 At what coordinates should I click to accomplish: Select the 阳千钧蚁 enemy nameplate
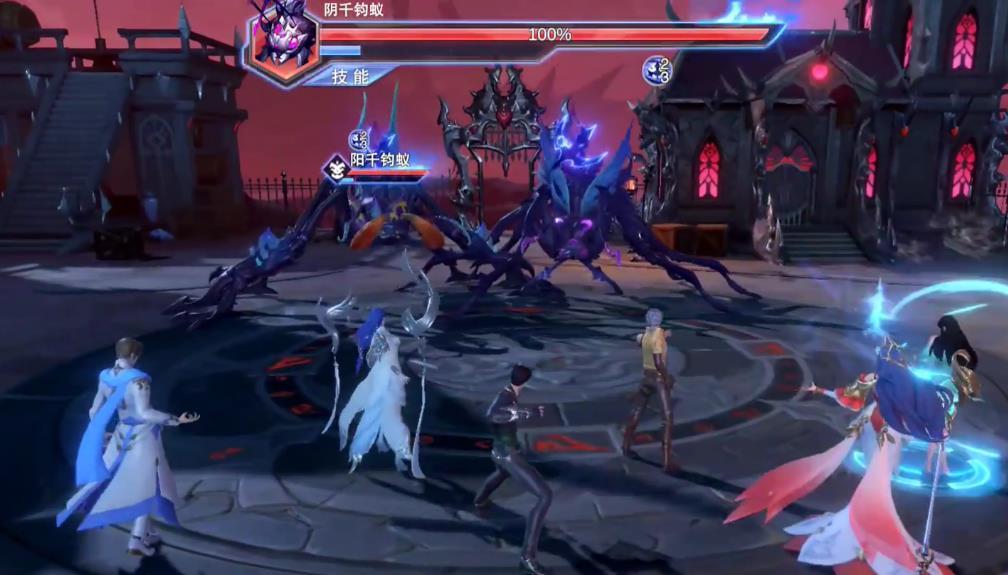(380, 160)
